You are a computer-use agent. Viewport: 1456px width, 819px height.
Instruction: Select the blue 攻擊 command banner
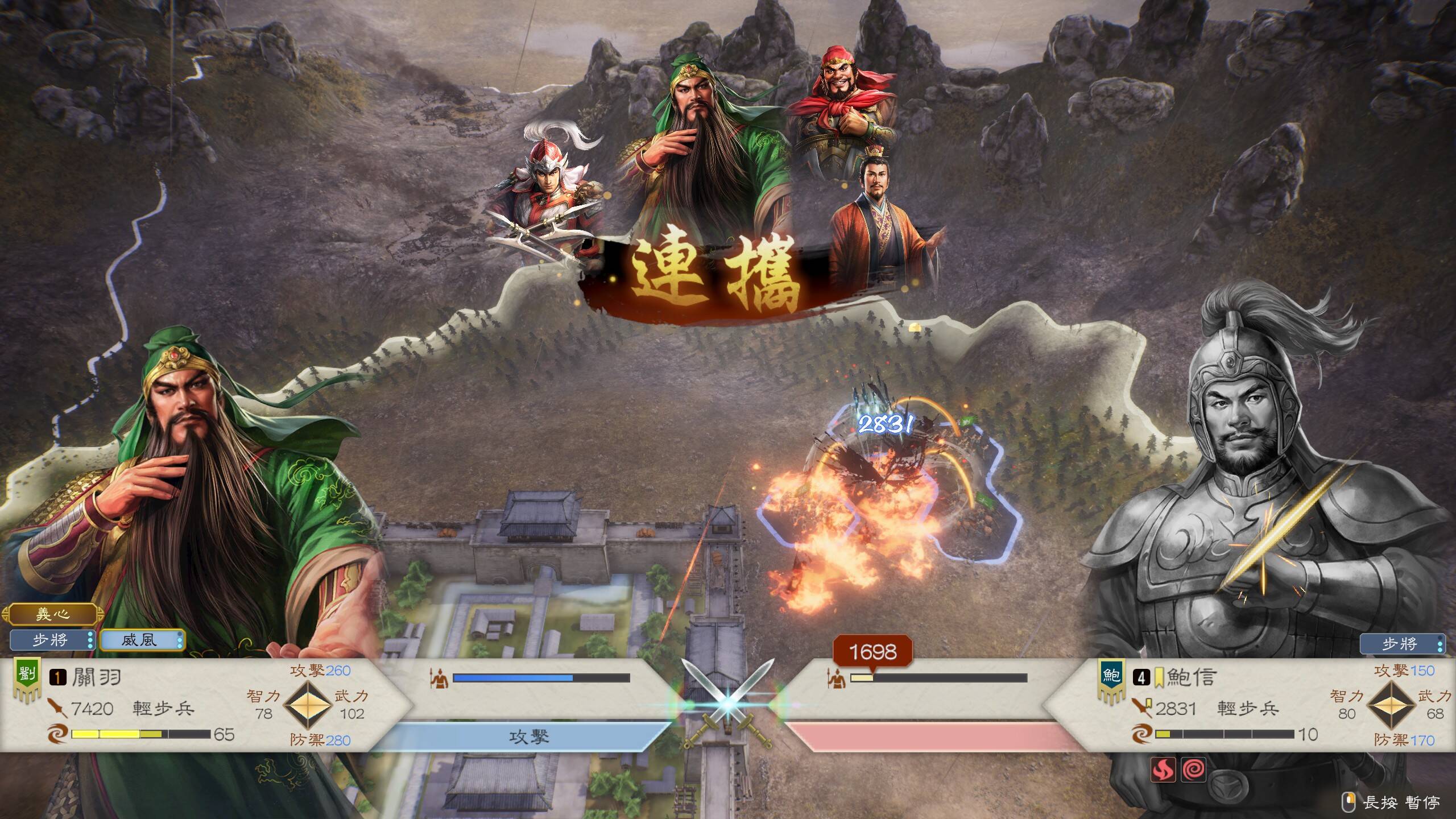point(529,737)
